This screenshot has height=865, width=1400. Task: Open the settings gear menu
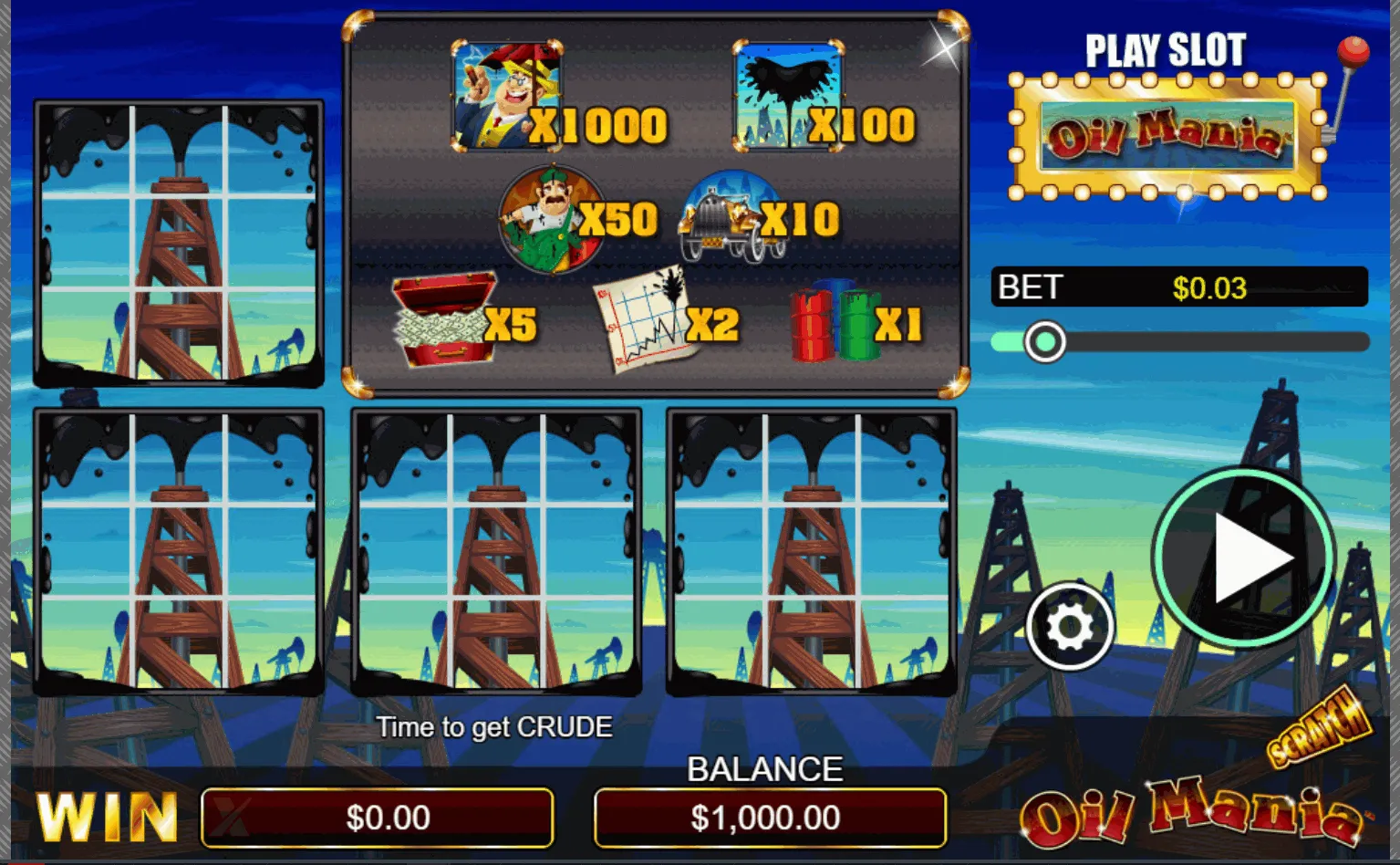(1069, 625)
